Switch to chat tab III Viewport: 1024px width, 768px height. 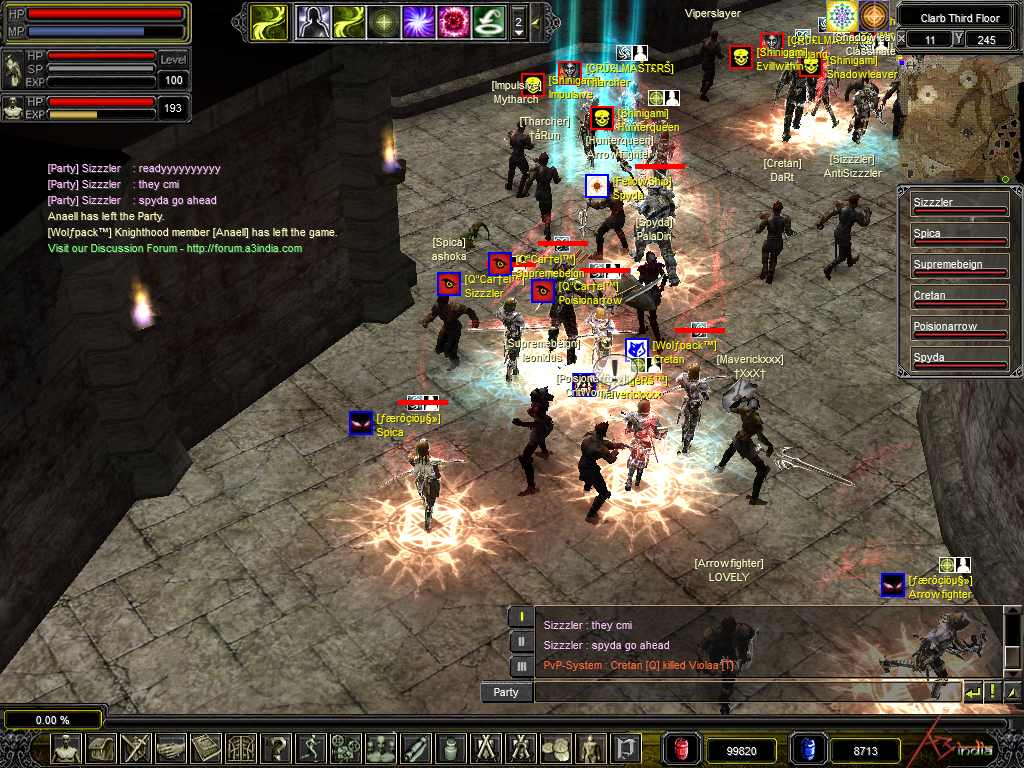point(521,665)
